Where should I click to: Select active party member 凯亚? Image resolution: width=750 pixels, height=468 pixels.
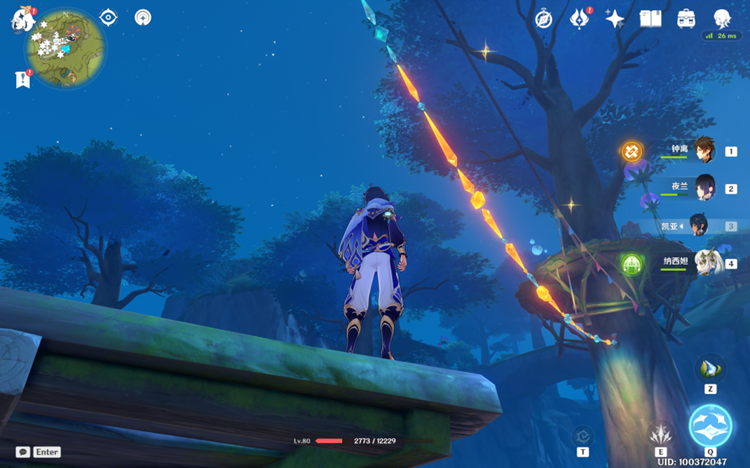699,225
